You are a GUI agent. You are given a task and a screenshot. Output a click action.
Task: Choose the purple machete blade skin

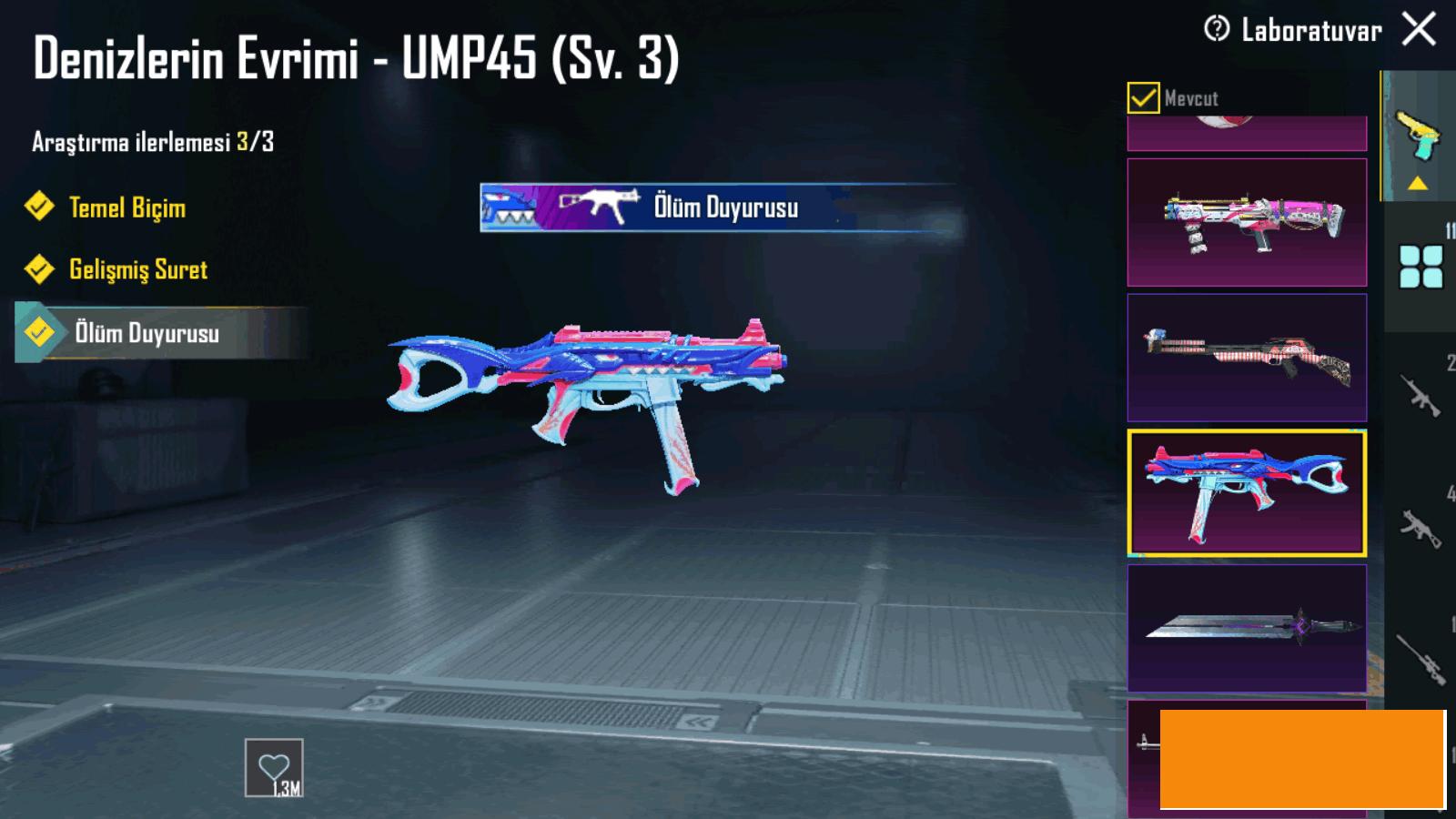tap(1247, 628)
